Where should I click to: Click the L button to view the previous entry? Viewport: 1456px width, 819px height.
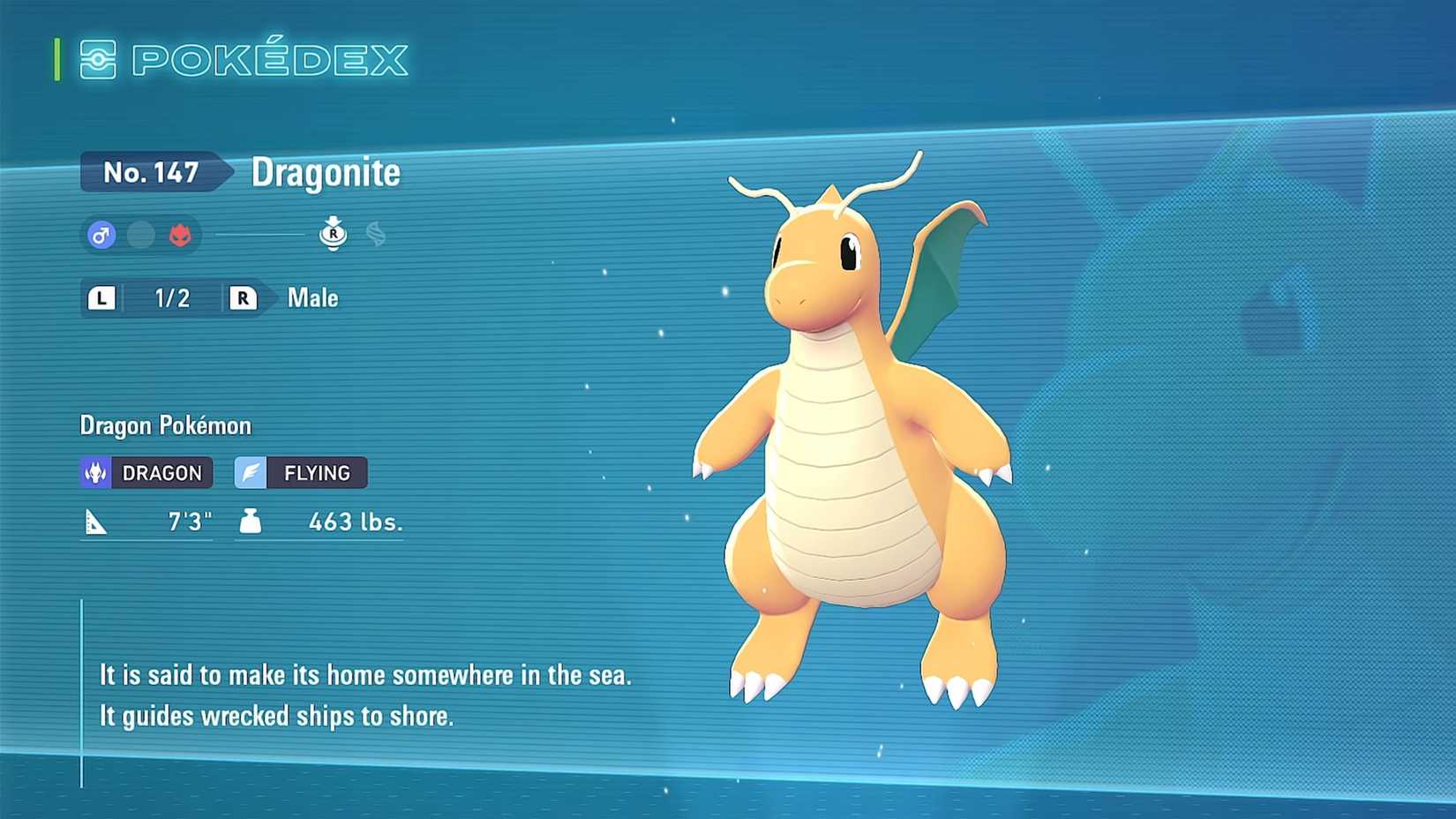tap(101, 297)
